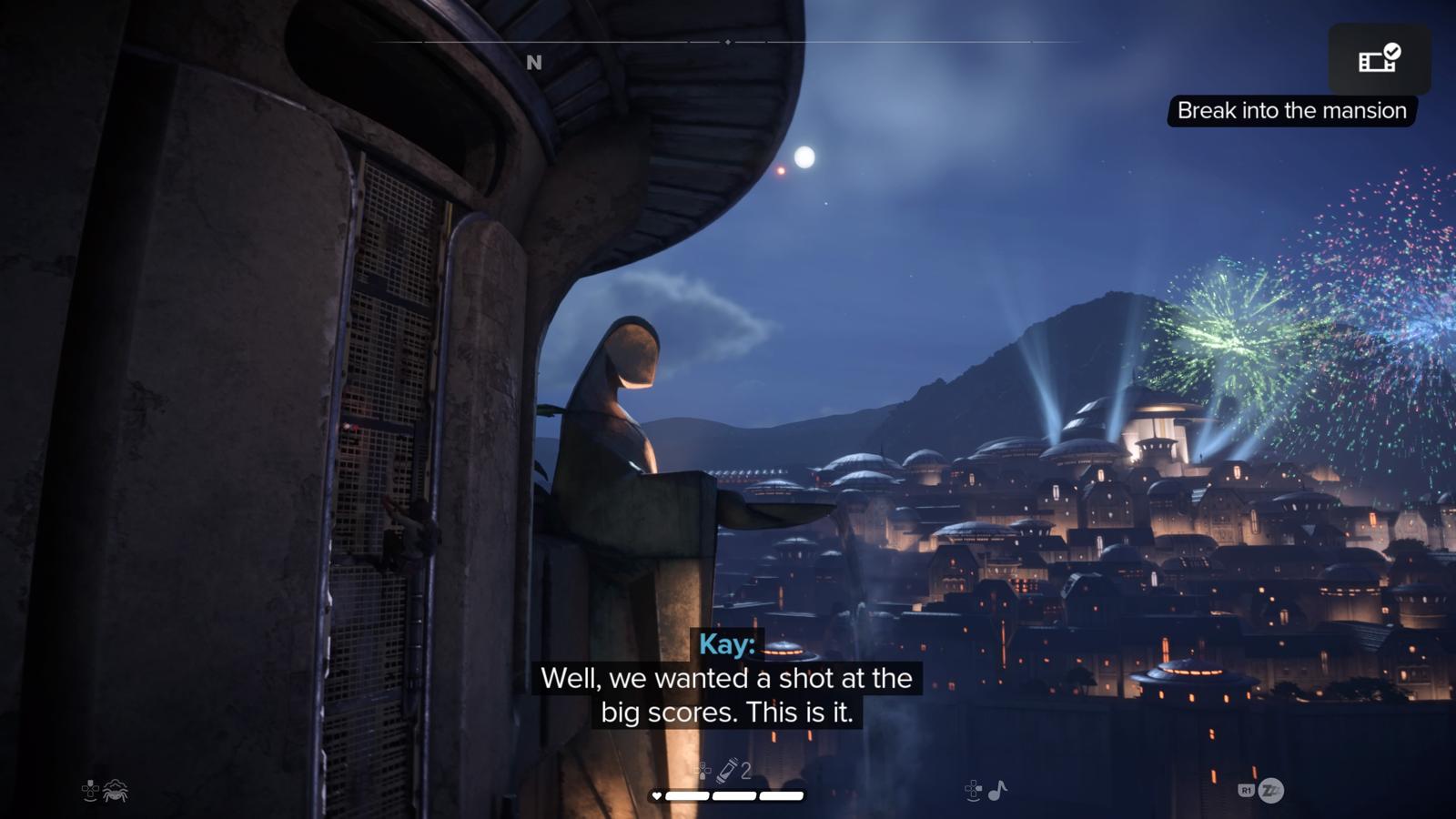Click the film-strip capture notification icon
This screenshot has height=819, width=1456.
pos(1379,59)
